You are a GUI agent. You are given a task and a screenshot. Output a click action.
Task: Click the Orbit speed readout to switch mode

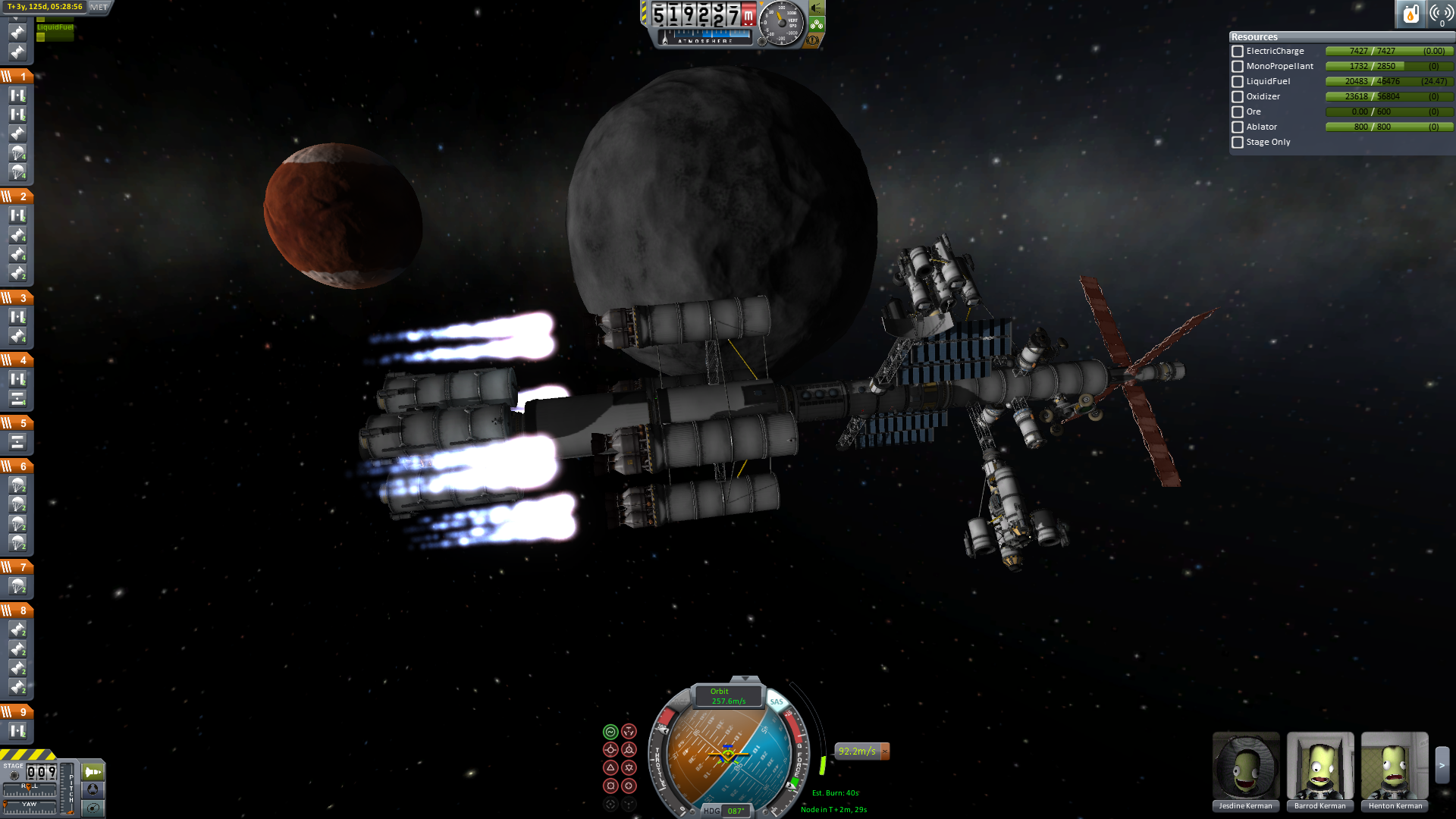[x=728, y=696]
